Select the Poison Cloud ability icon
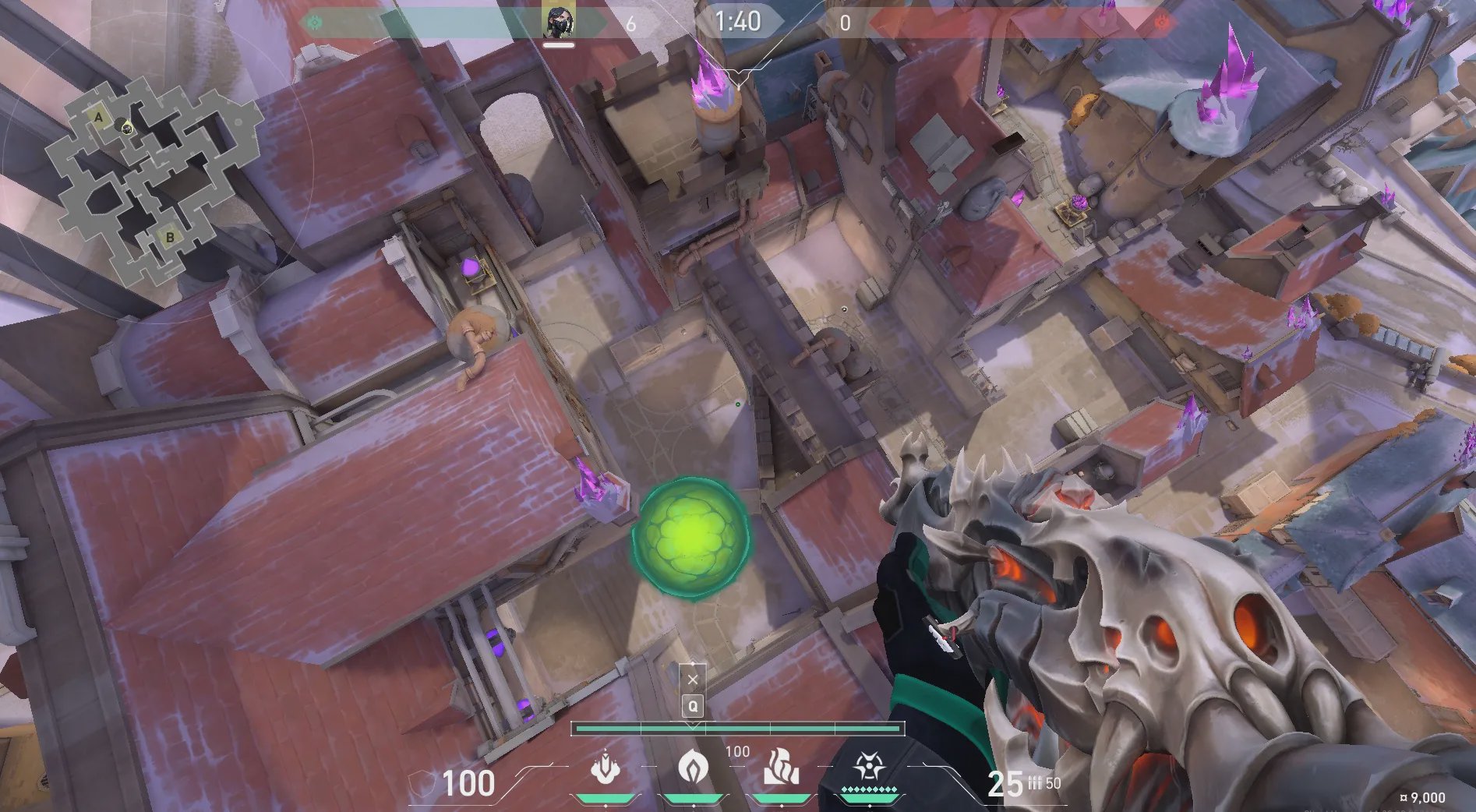 tap(690, 767)
